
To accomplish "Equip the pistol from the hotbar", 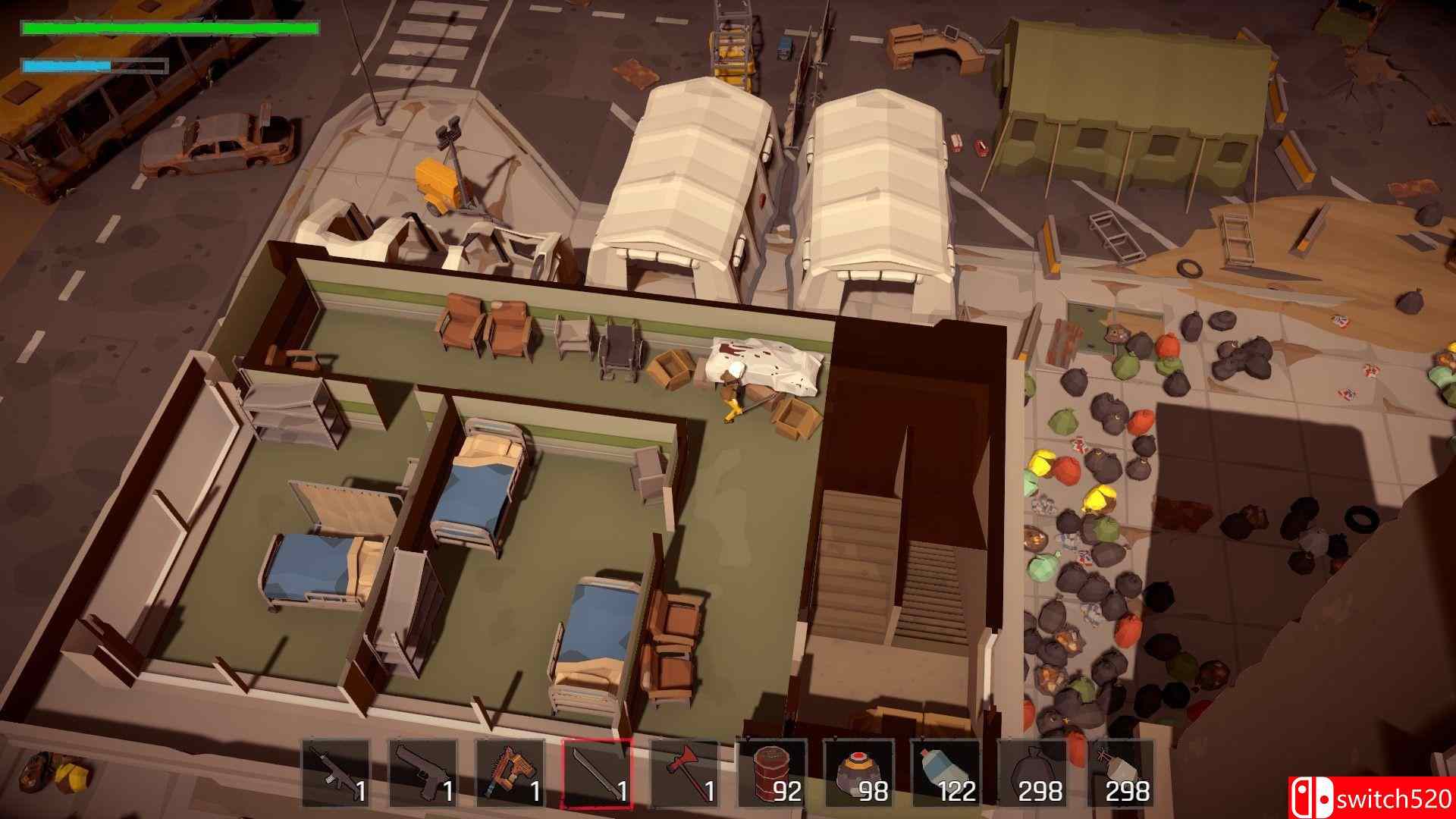I will (423, 773).
